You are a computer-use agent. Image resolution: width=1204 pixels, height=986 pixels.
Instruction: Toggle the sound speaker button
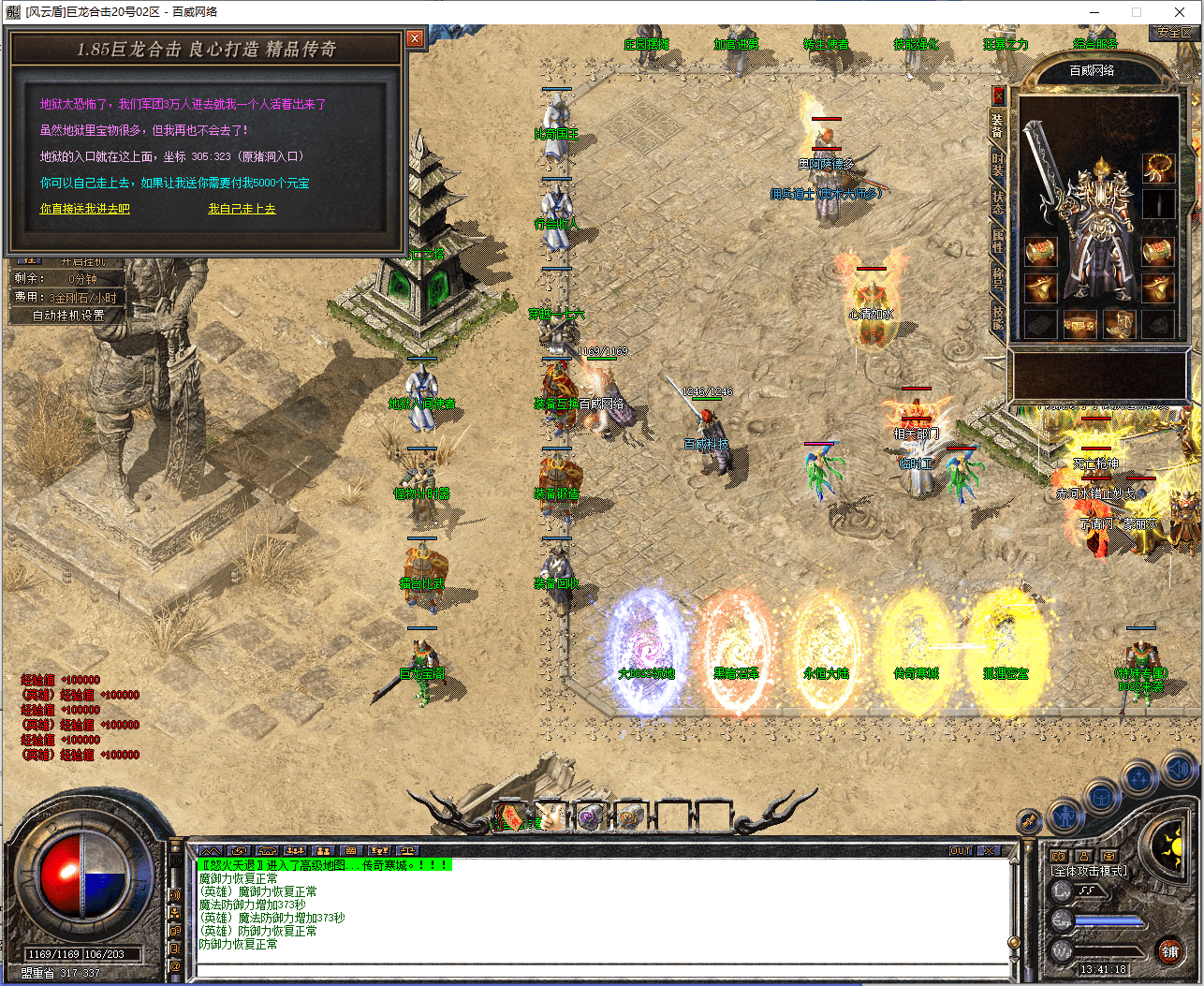coord(1177,771)
